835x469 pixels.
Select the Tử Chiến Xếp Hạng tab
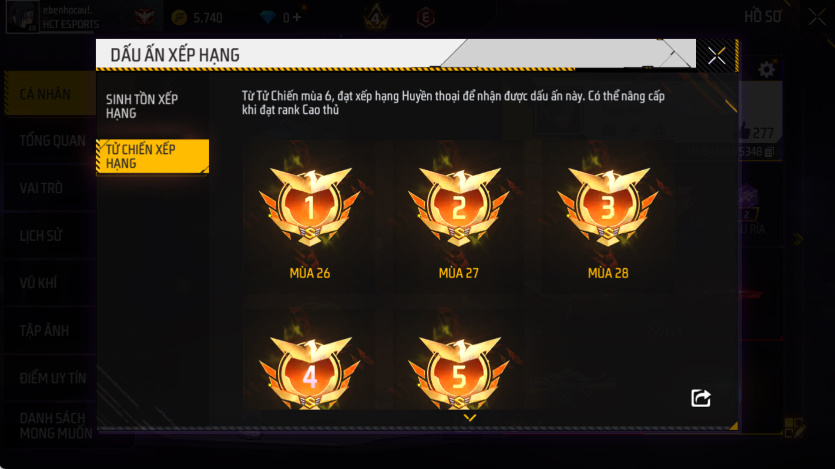pos(152,156)
